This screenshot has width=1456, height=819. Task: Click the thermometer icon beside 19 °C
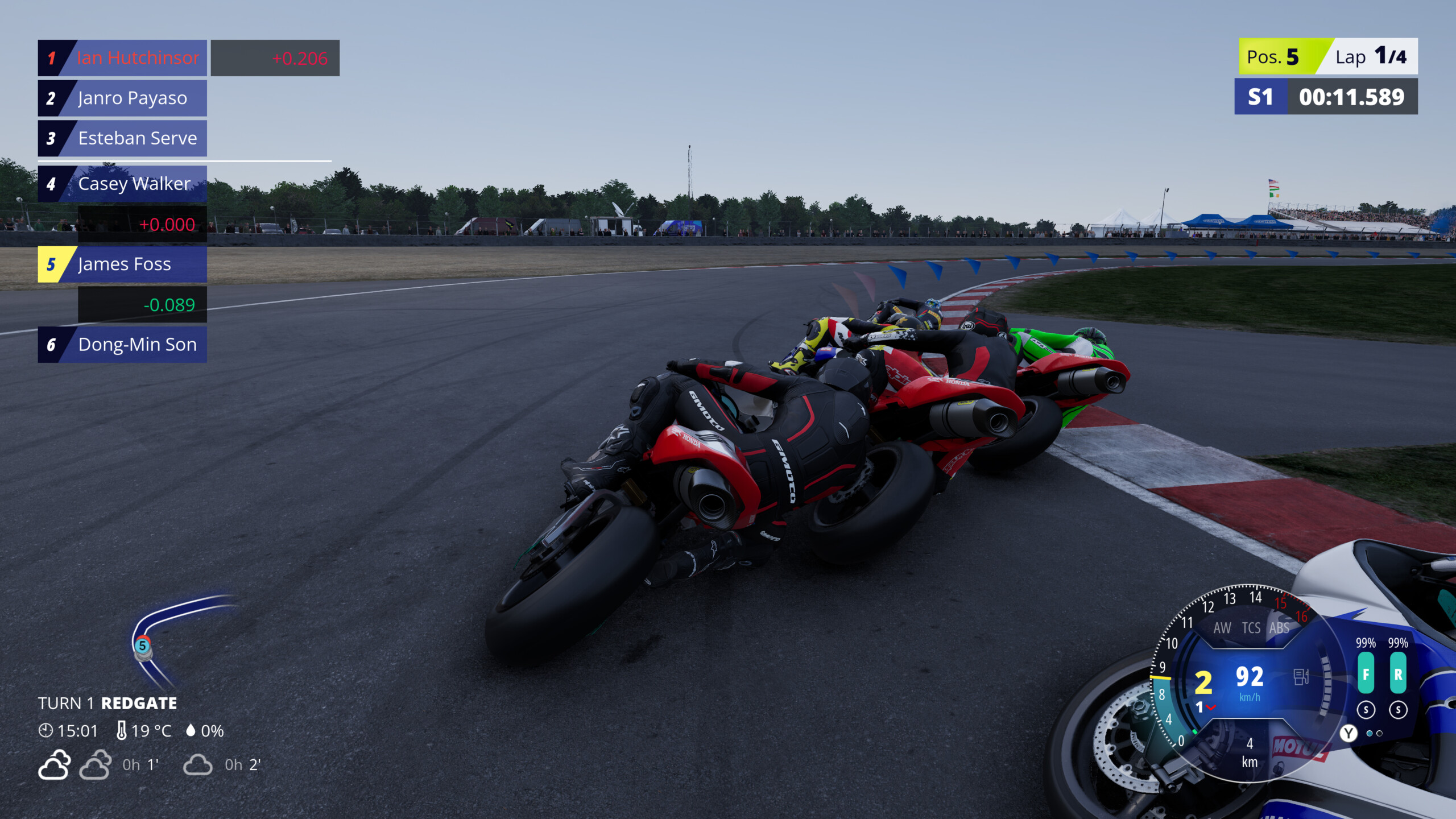click(121, 730)
